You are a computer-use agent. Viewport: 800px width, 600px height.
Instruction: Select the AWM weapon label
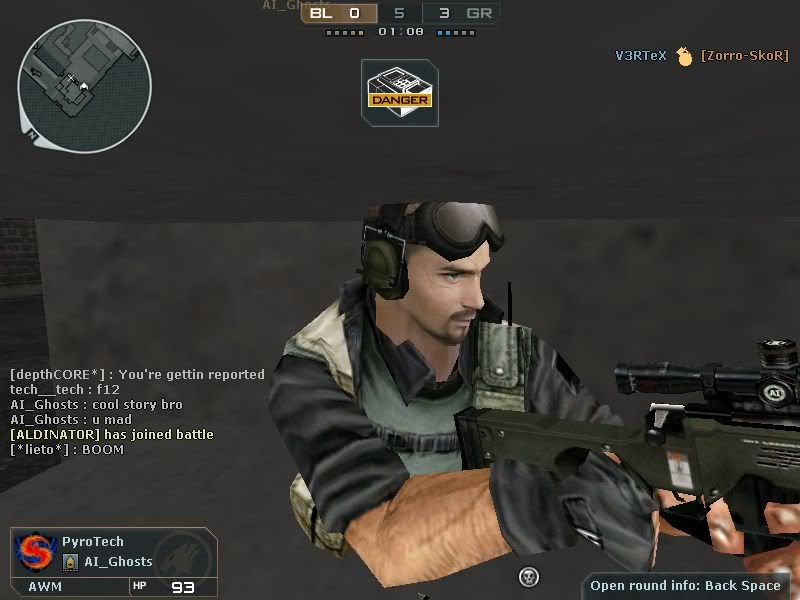coord(45,587)
